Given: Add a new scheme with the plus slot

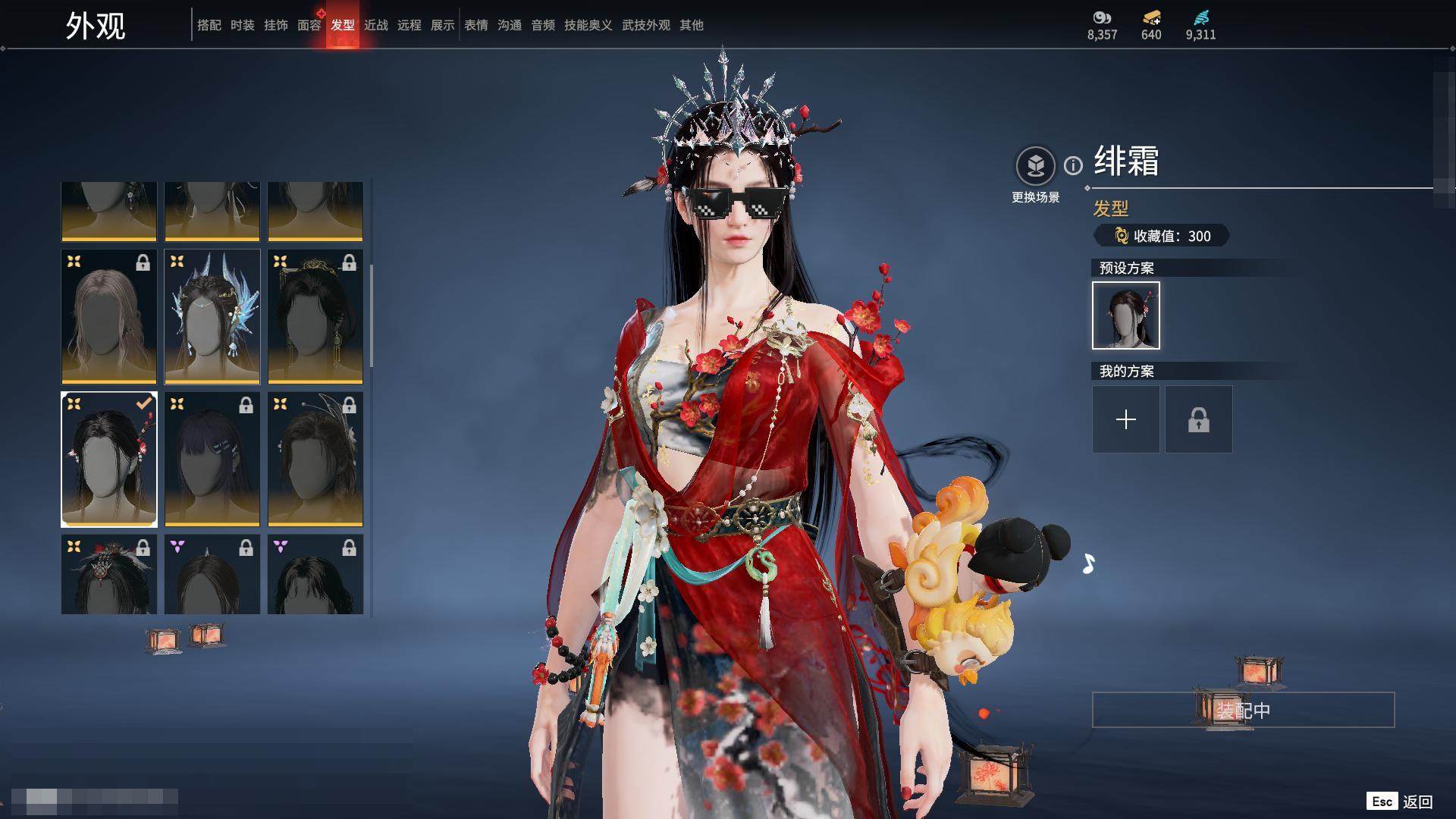Looking at the screenshot, I should point(1126,419).
